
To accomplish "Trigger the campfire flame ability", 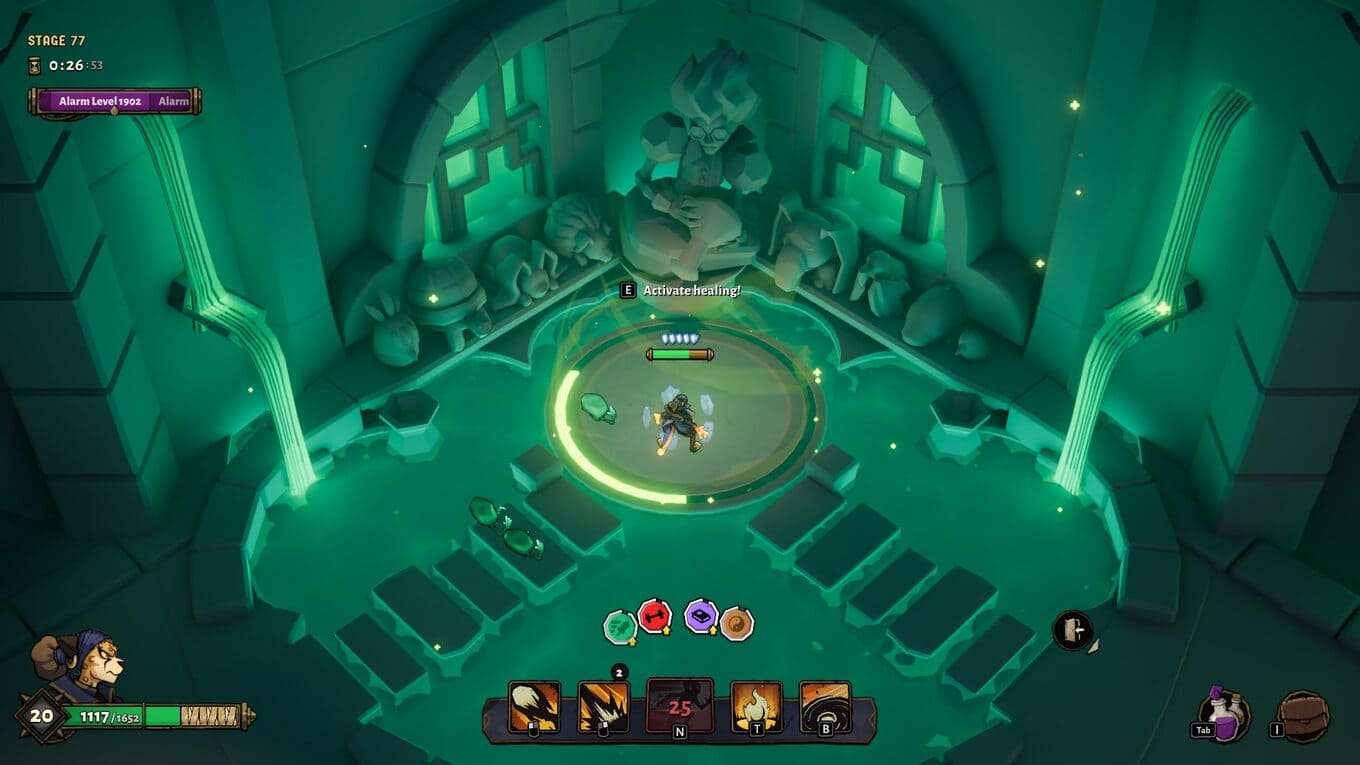I will 756,706.
